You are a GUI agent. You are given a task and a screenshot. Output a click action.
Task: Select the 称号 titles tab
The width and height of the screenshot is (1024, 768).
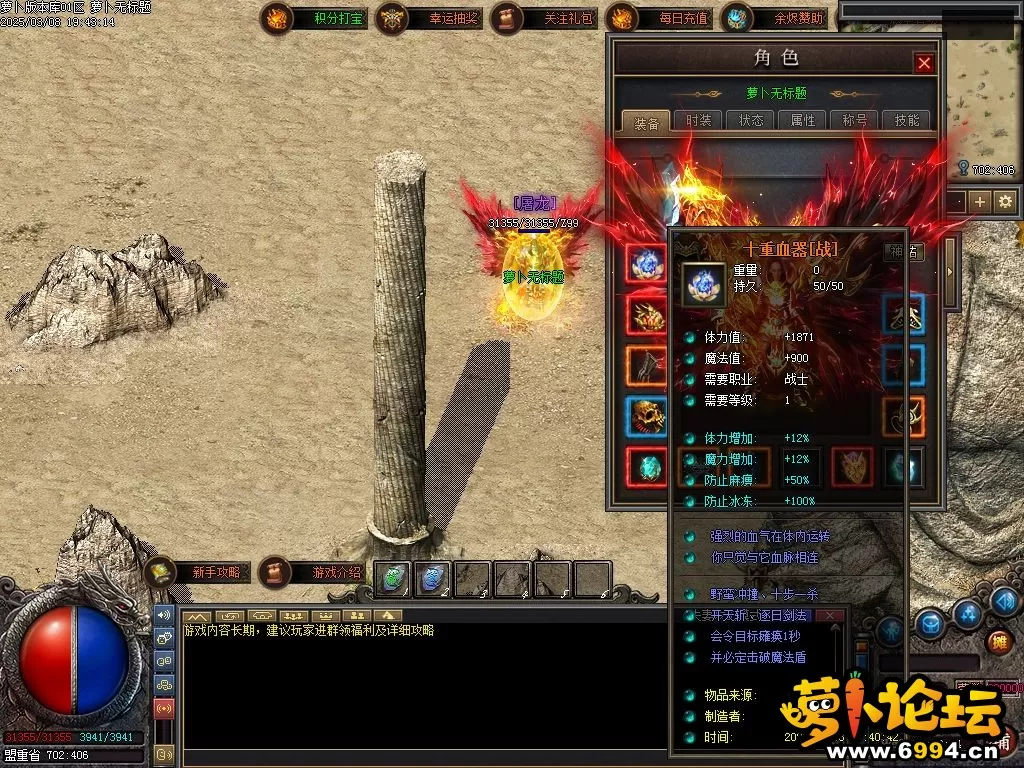(x=855, y=120)
